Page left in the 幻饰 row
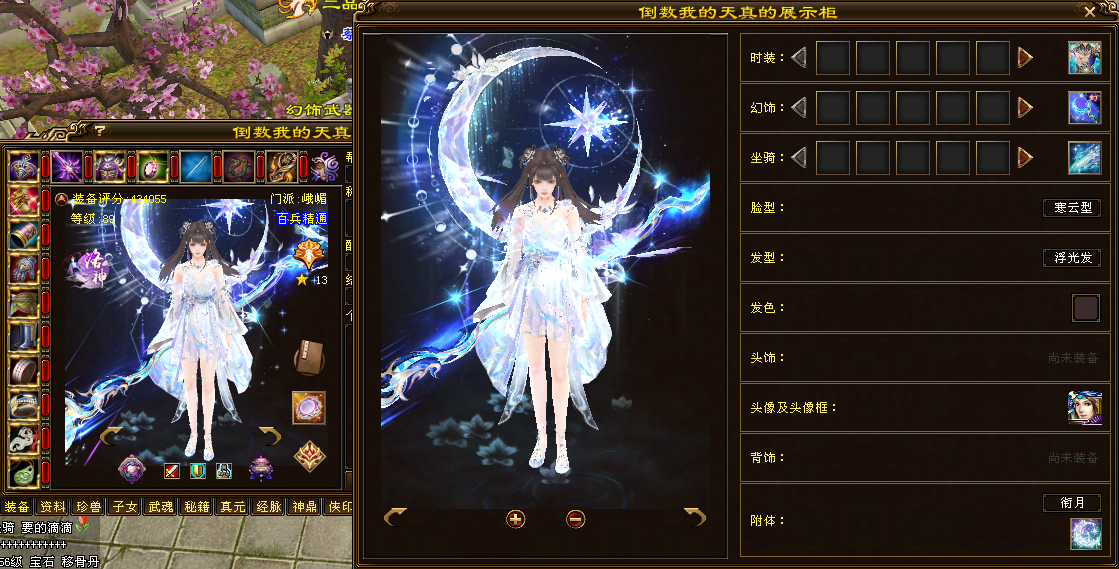 tap(798, 107)
